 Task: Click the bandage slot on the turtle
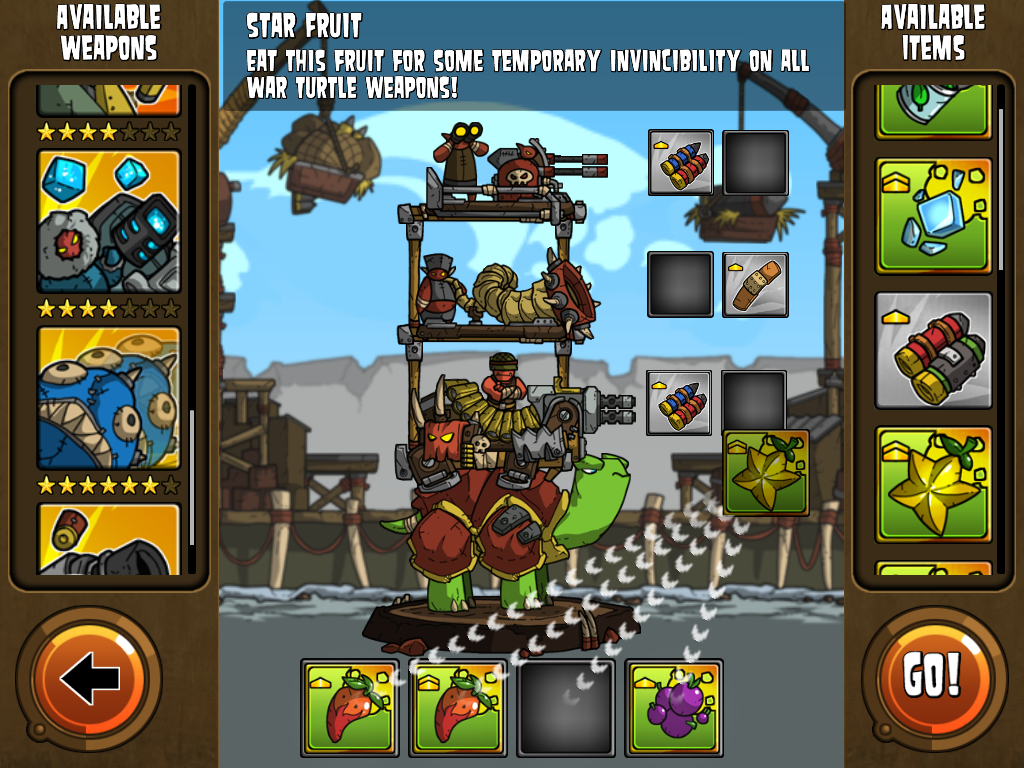[x=755, y=285]
